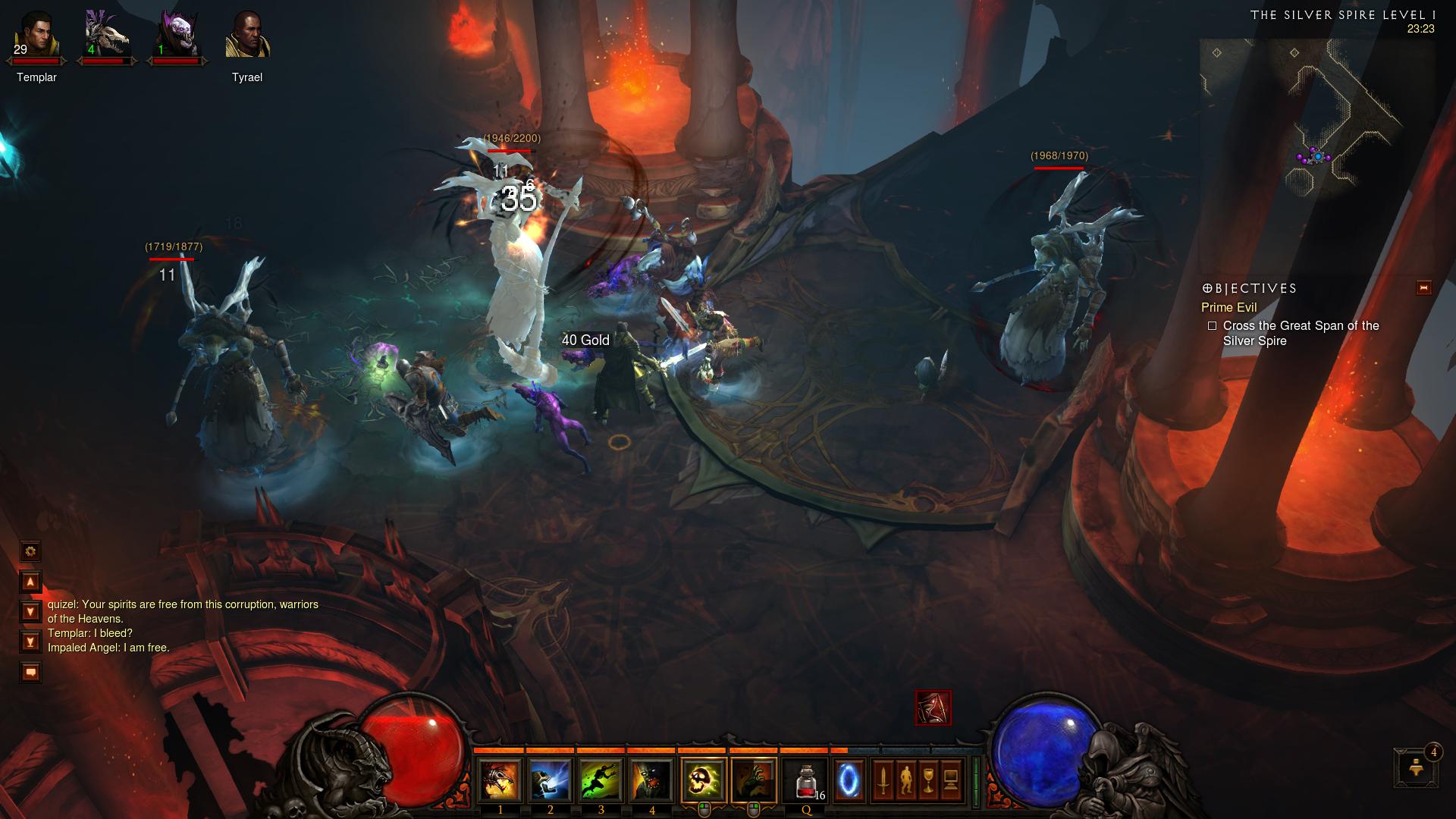This screenshot has width=1456, height=819.
Task: Cast the zombie face skill in slot 4
Action: tap(651, 780)
